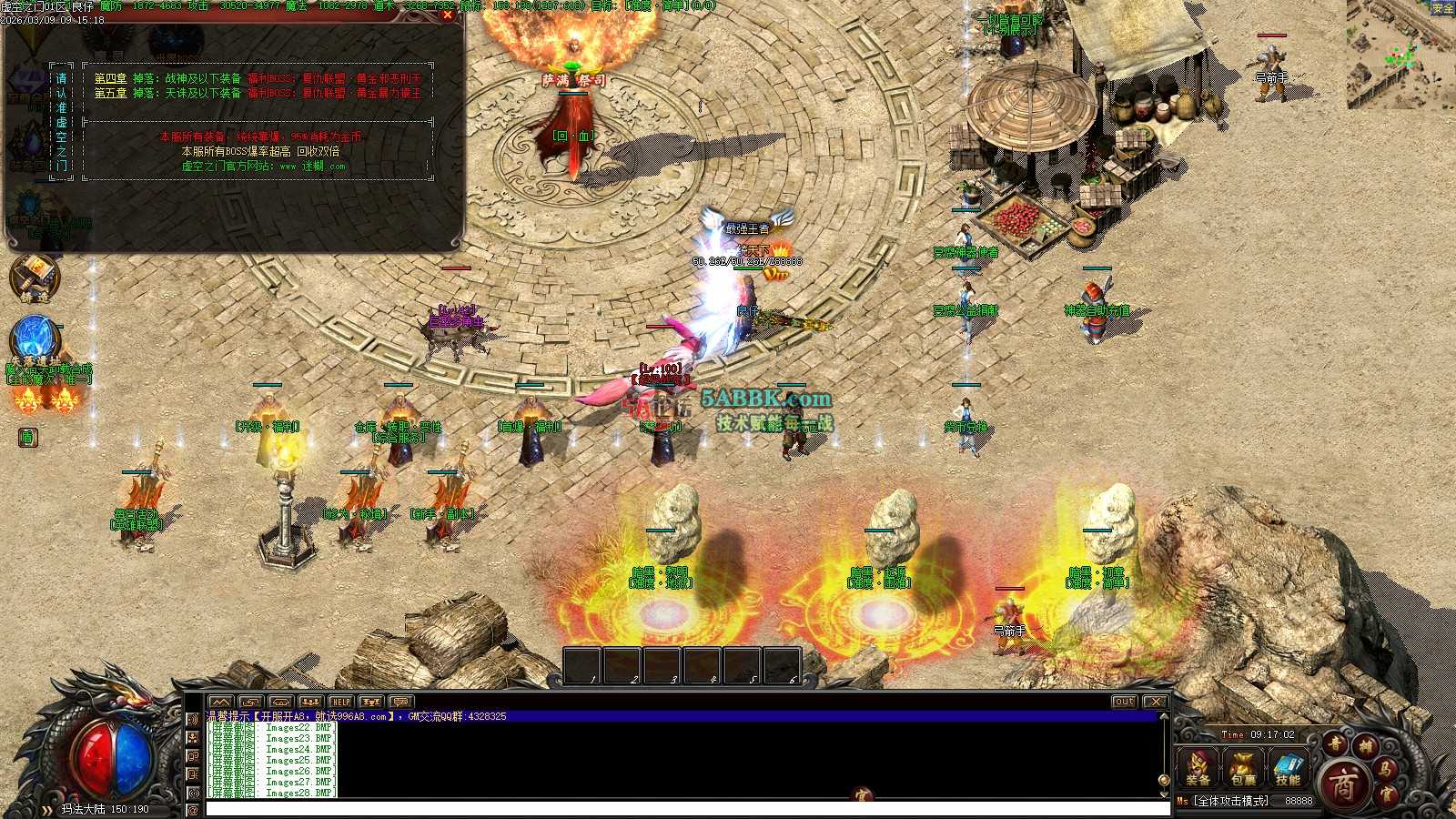Open the 技能 skills book
The height and width of the screenshot is (819, 1456).
(1288, 767)
